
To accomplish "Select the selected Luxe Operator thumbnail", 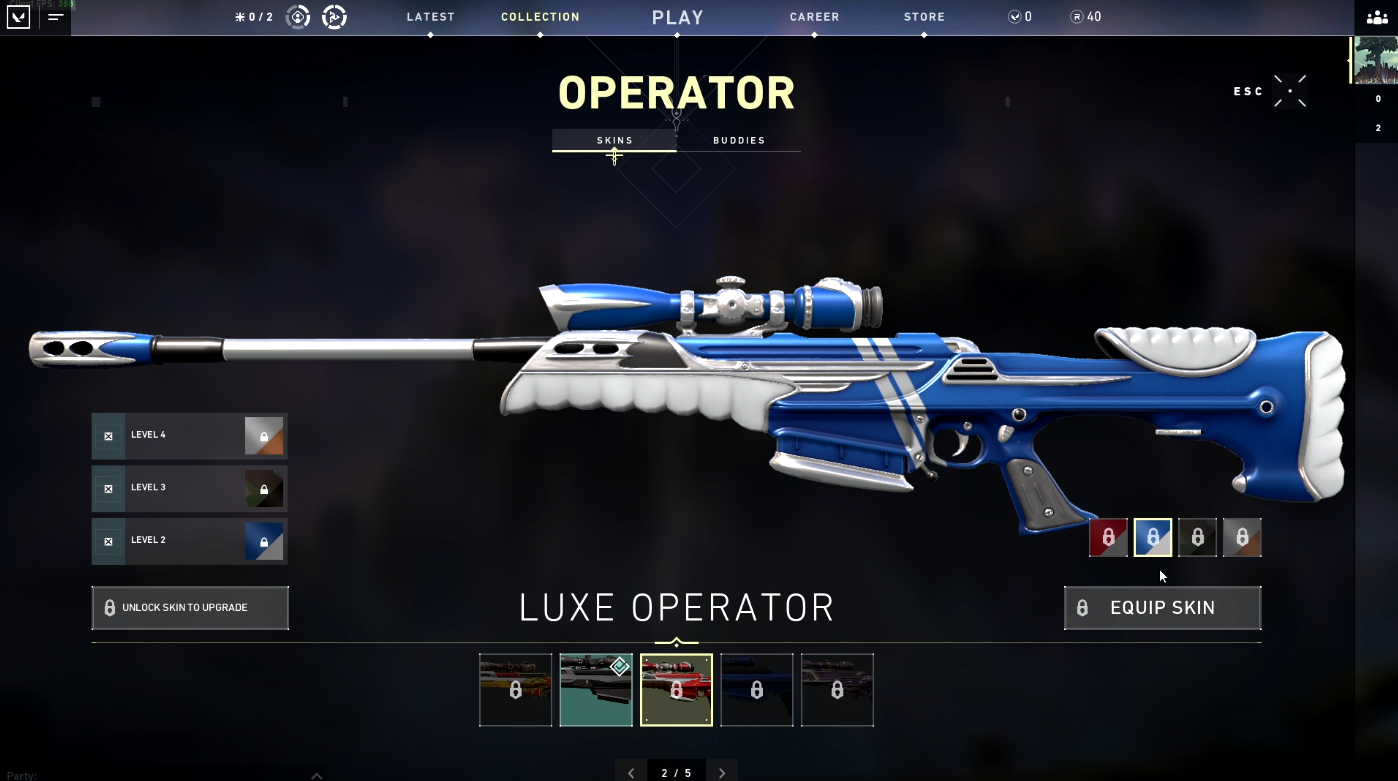I will (676, 690).
